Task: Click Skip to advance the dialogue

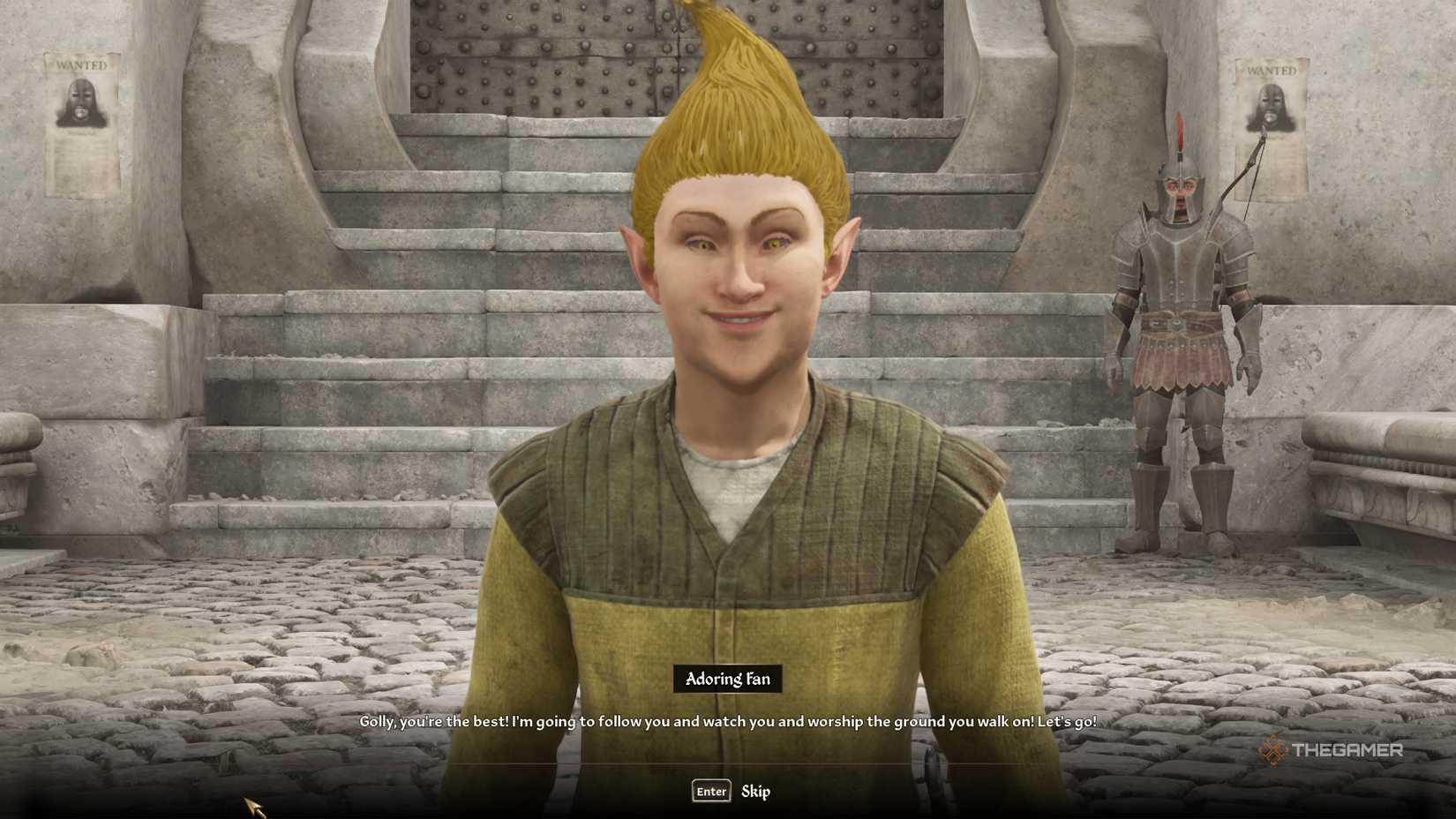Action: (x=755, y=792)
